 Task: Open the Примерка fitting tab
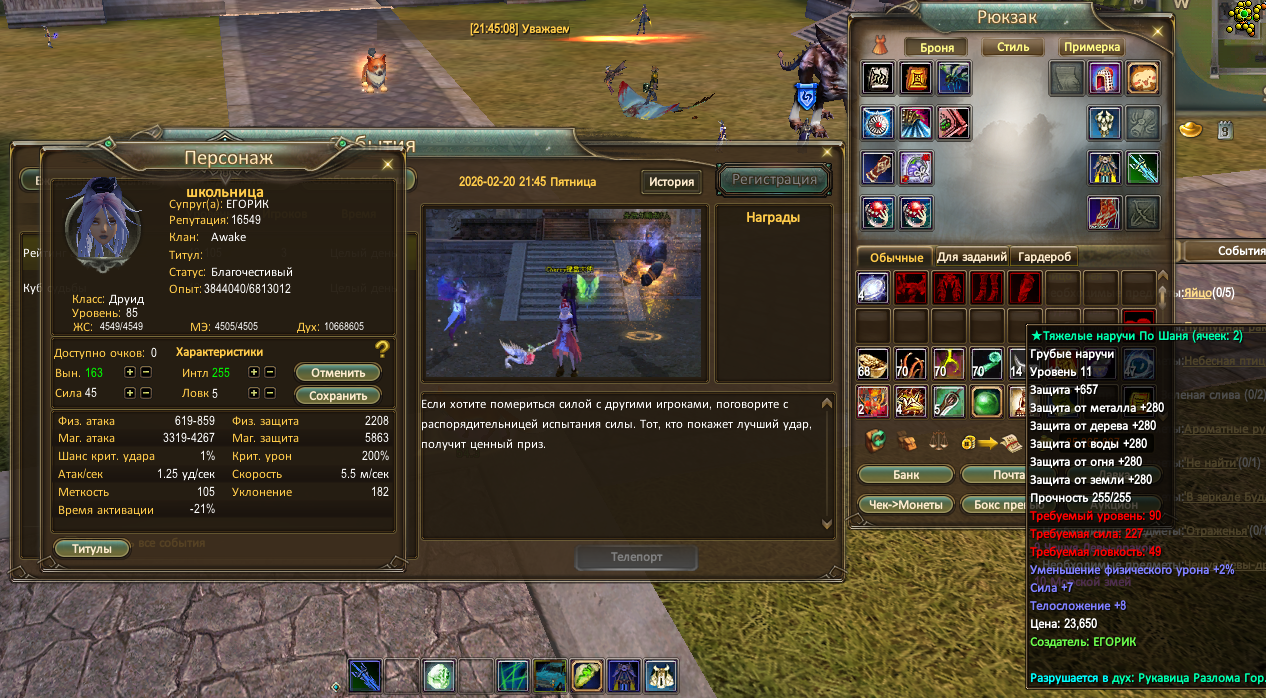point(1092,47)
